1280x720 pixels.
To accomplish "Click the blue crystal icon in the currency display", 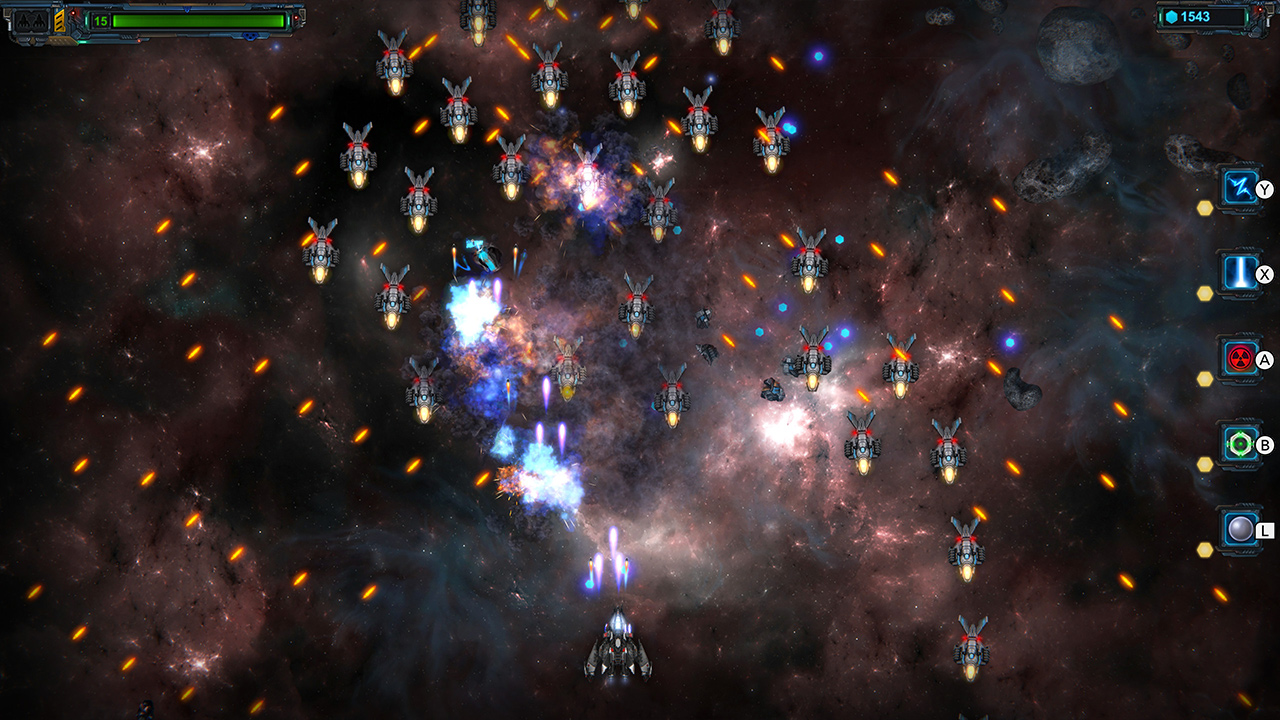I will (x=1171, y=16).
